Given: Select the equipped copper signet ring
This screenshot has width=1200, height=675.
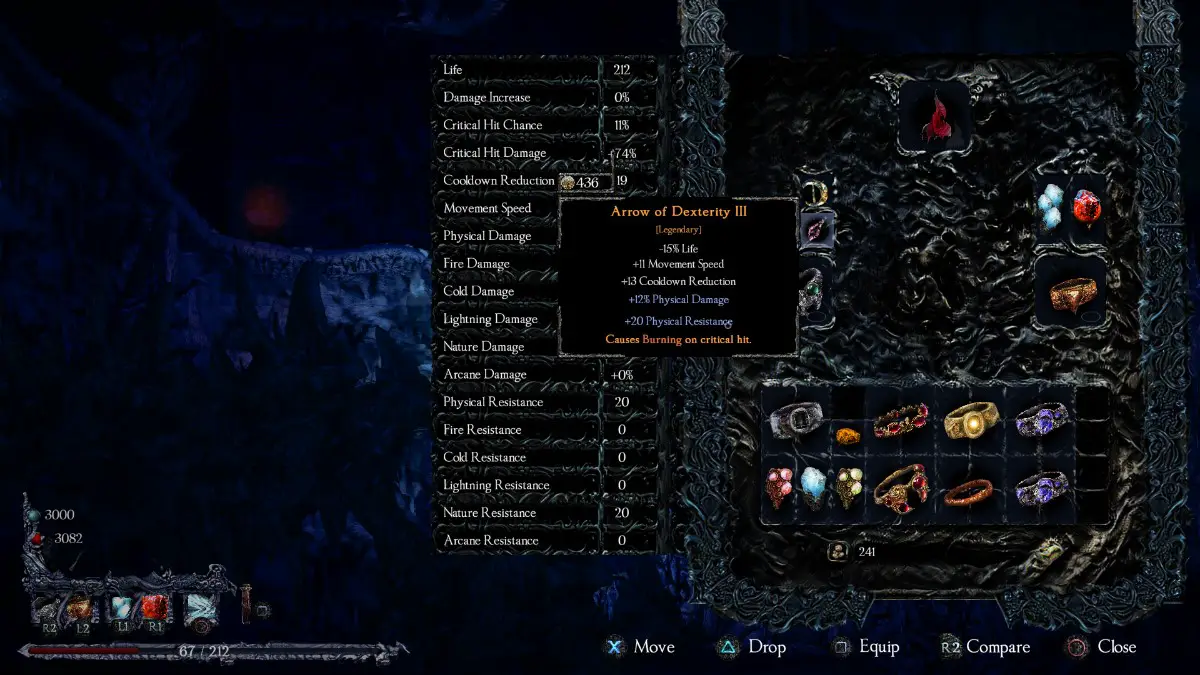Looking at the screenshot, I should (x=1070, y=291).
